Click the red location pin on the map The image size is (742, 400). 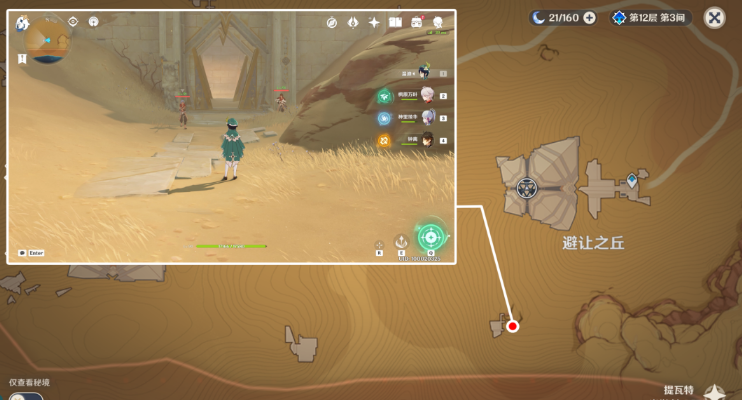(513, 326)
